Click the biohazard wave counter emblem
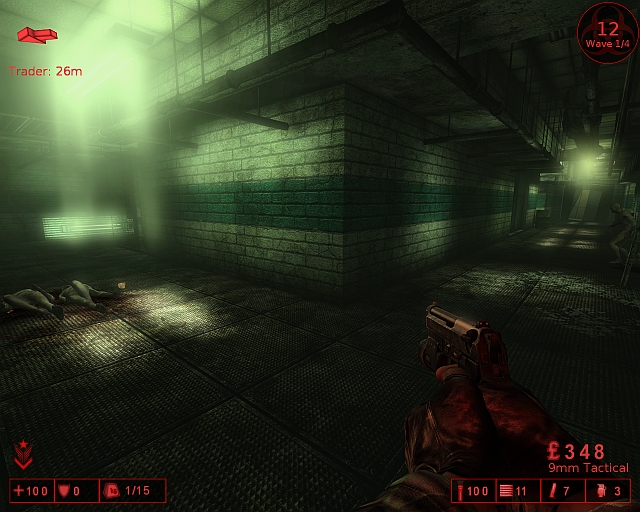Image resolution: width=640 pixels, height=512 pixels. (x=607, y=33)
